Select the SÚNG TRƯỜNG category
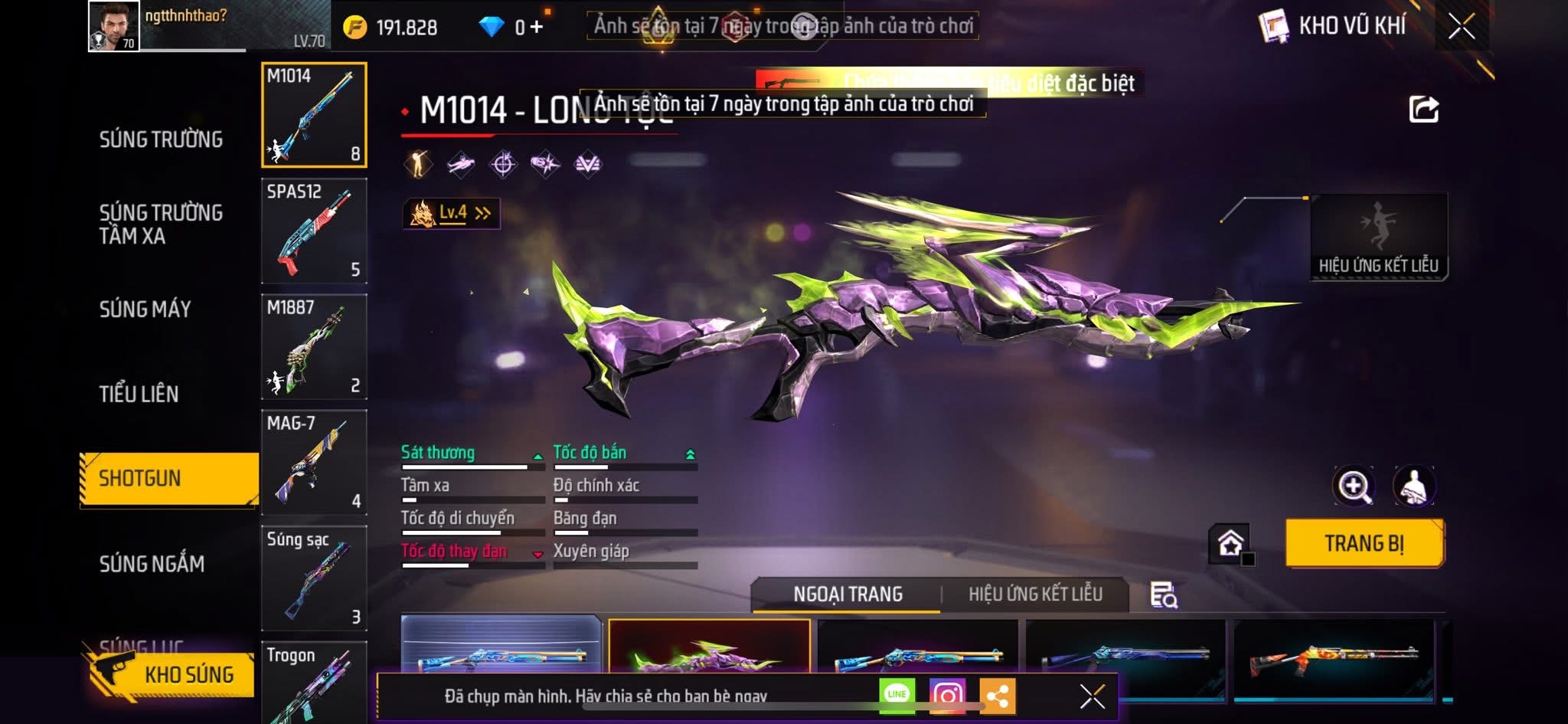 click(x=161, y=139)
